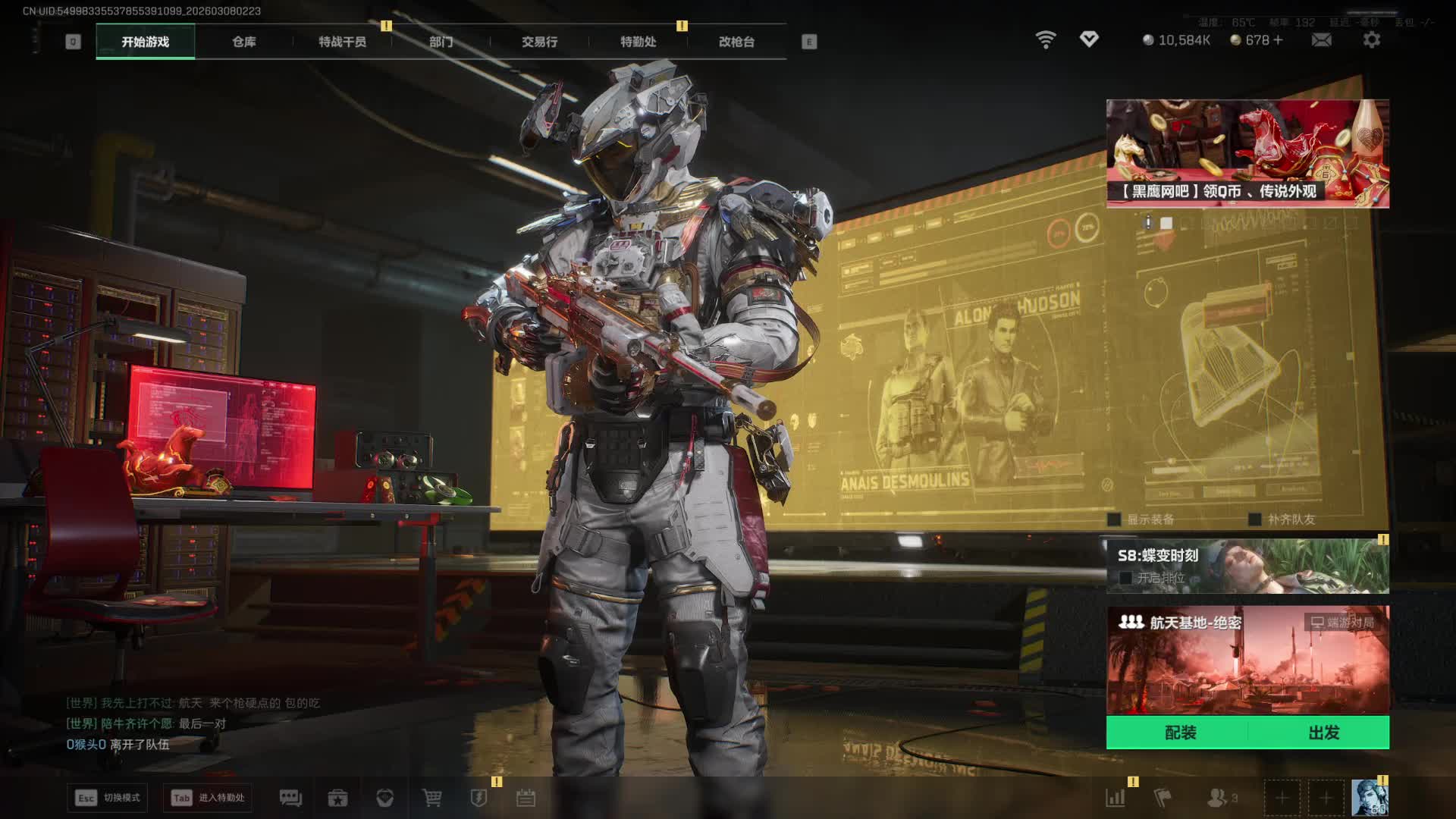The width and height of the screenshot is (1456, 819).
Task: Click the green 配装 button
Action: click(1180, 733)
